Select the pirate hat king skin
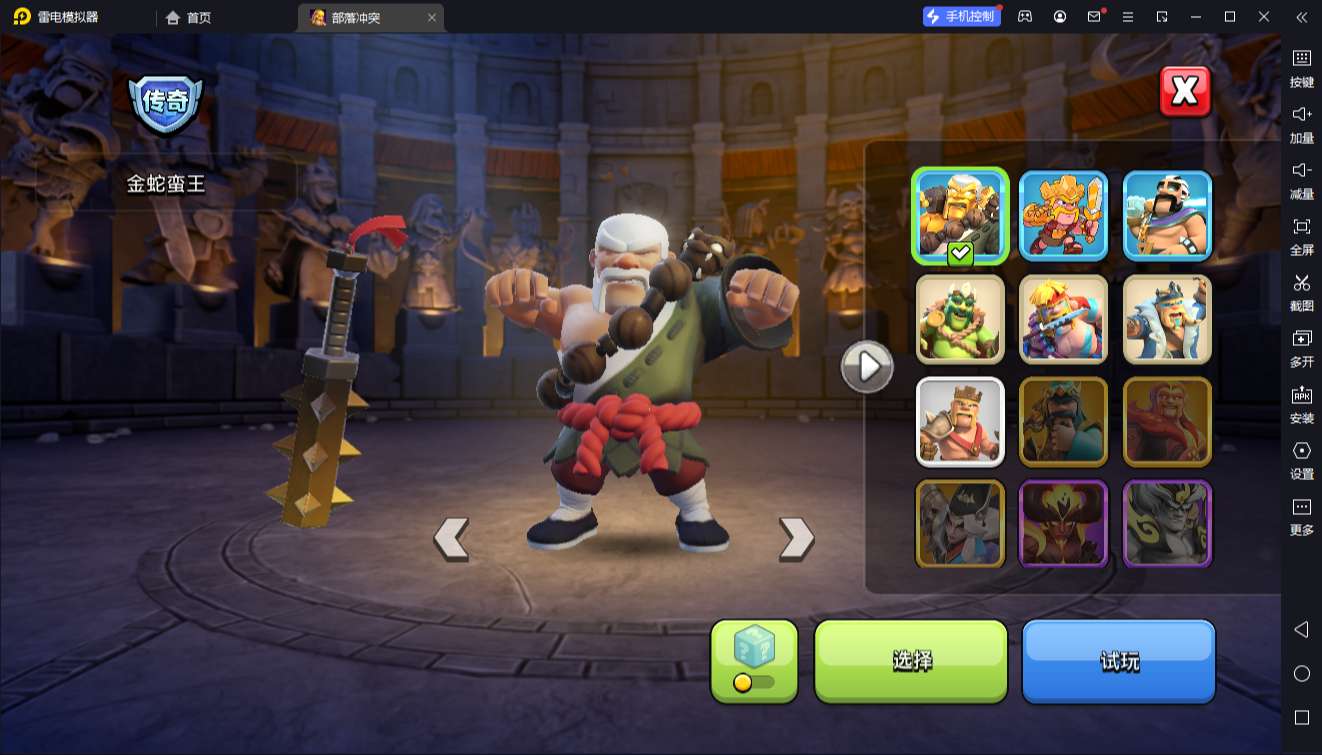The image size is (1322, 755). coord(960,524)
